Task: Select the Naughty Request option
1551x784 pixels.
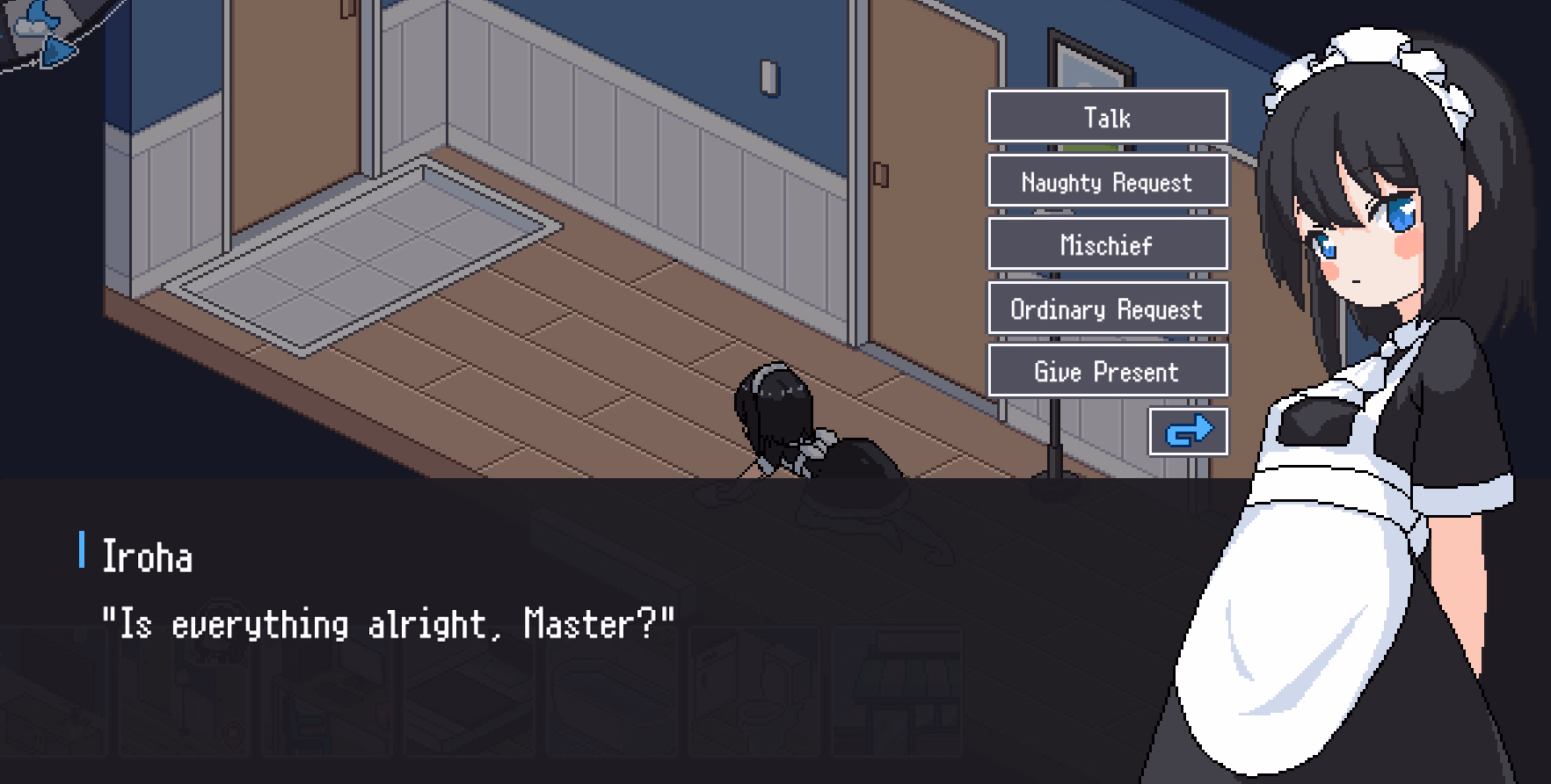Action: (1108, 181)
